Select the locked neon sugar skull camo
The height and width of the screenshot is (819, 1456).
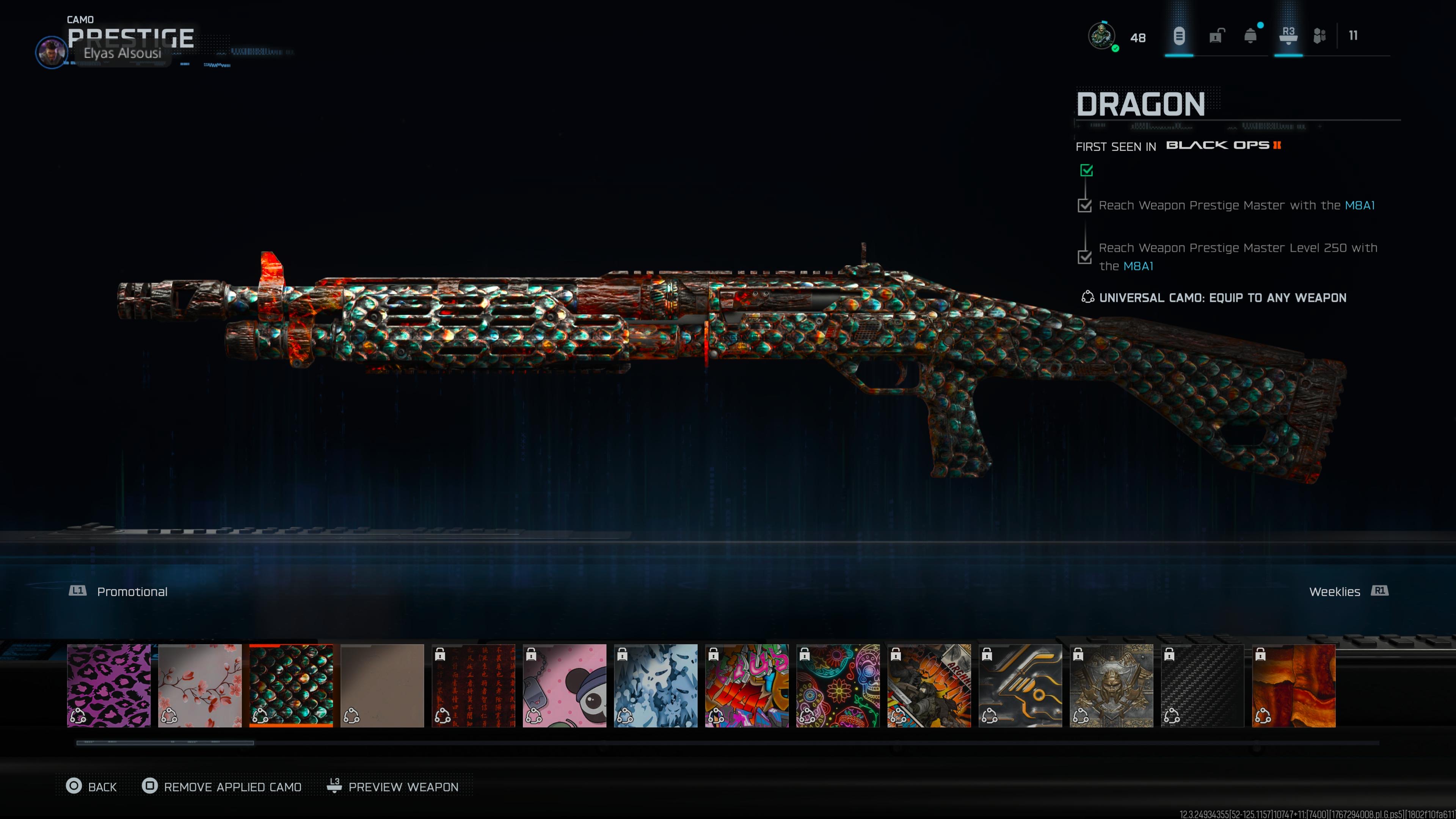(x=838, y=685)
